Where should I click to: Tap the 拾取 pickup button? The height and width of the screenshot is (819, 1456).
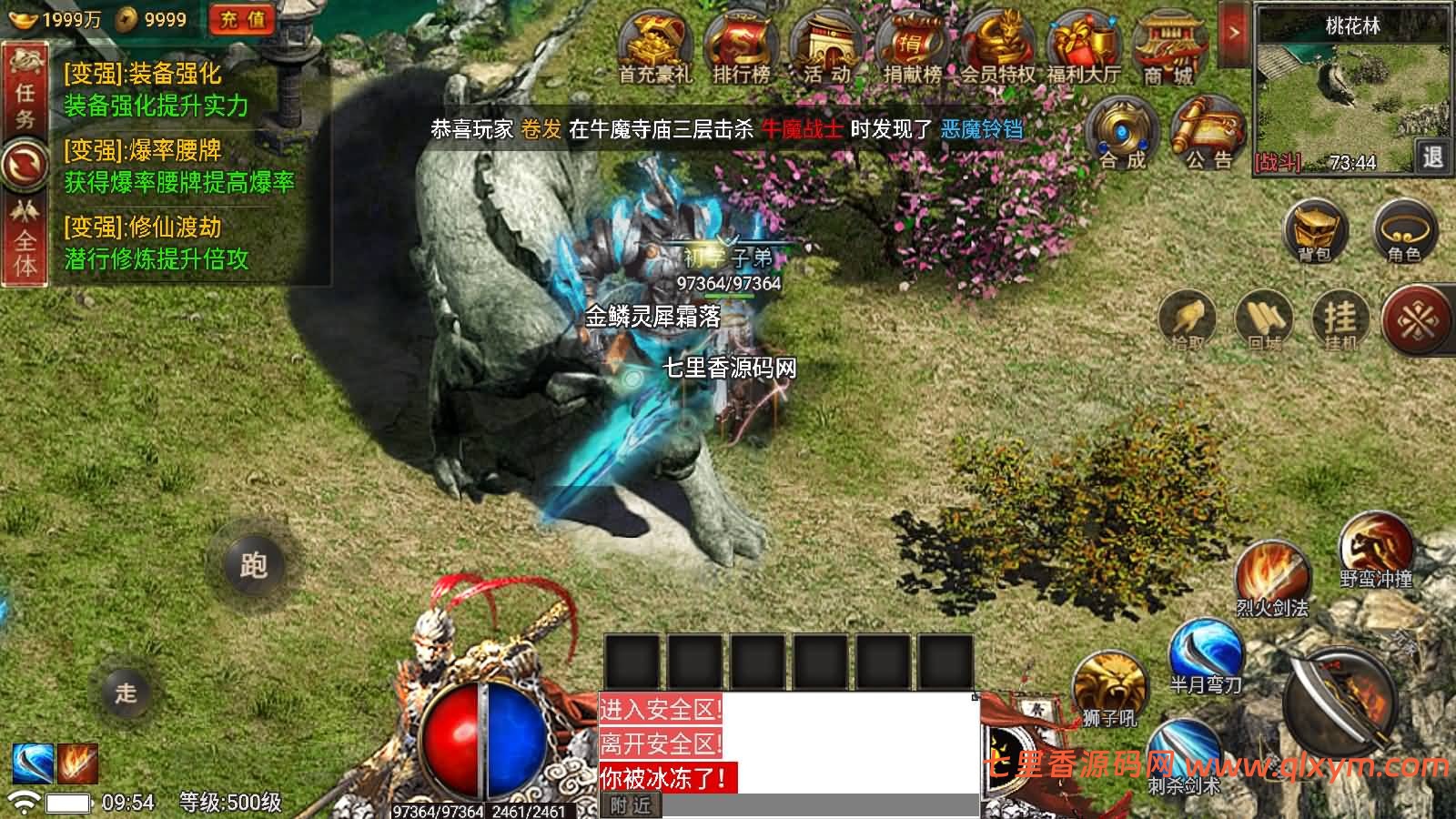tap(1188, 318)
